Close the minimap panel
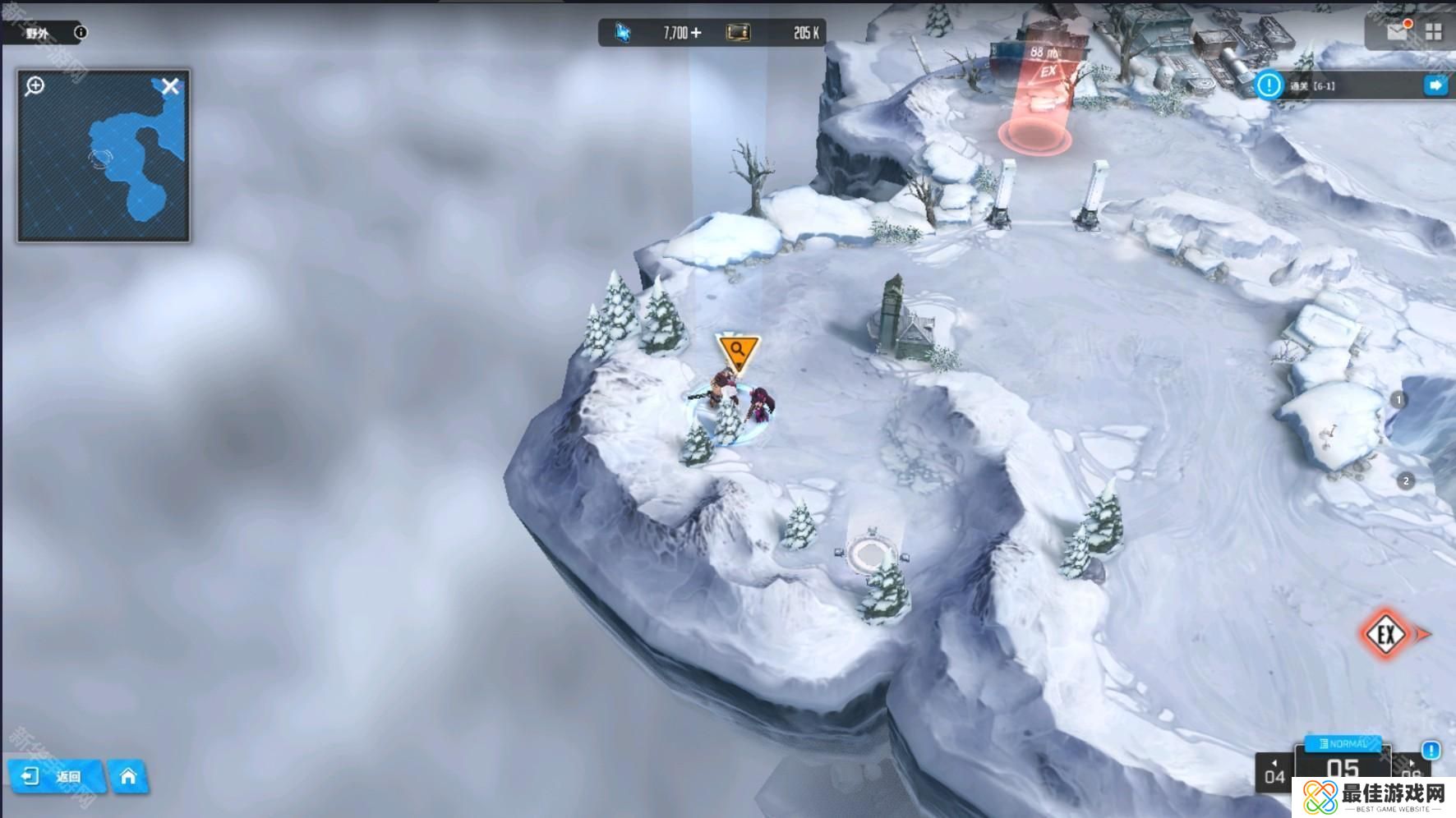Image resolution: width=1456 pixels, height=818 pixels. [170, 86]
